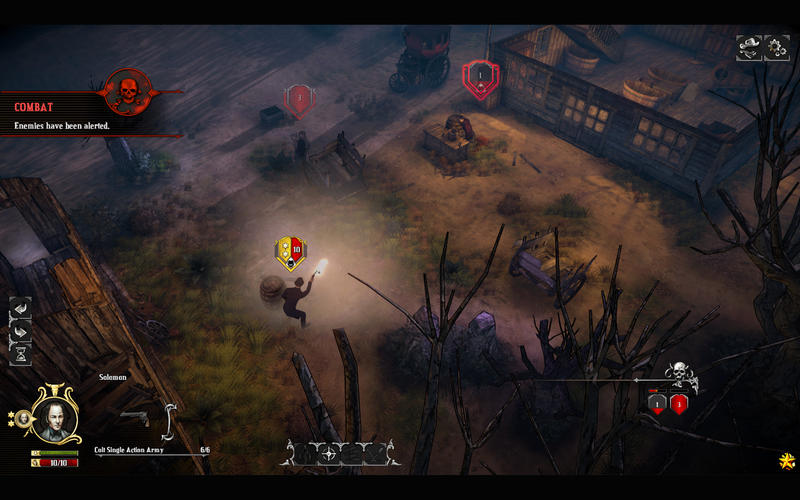Open the hat and mustache character menu
Screen dimensions: 800x500
pyautogui.click(x=749, y=47)
